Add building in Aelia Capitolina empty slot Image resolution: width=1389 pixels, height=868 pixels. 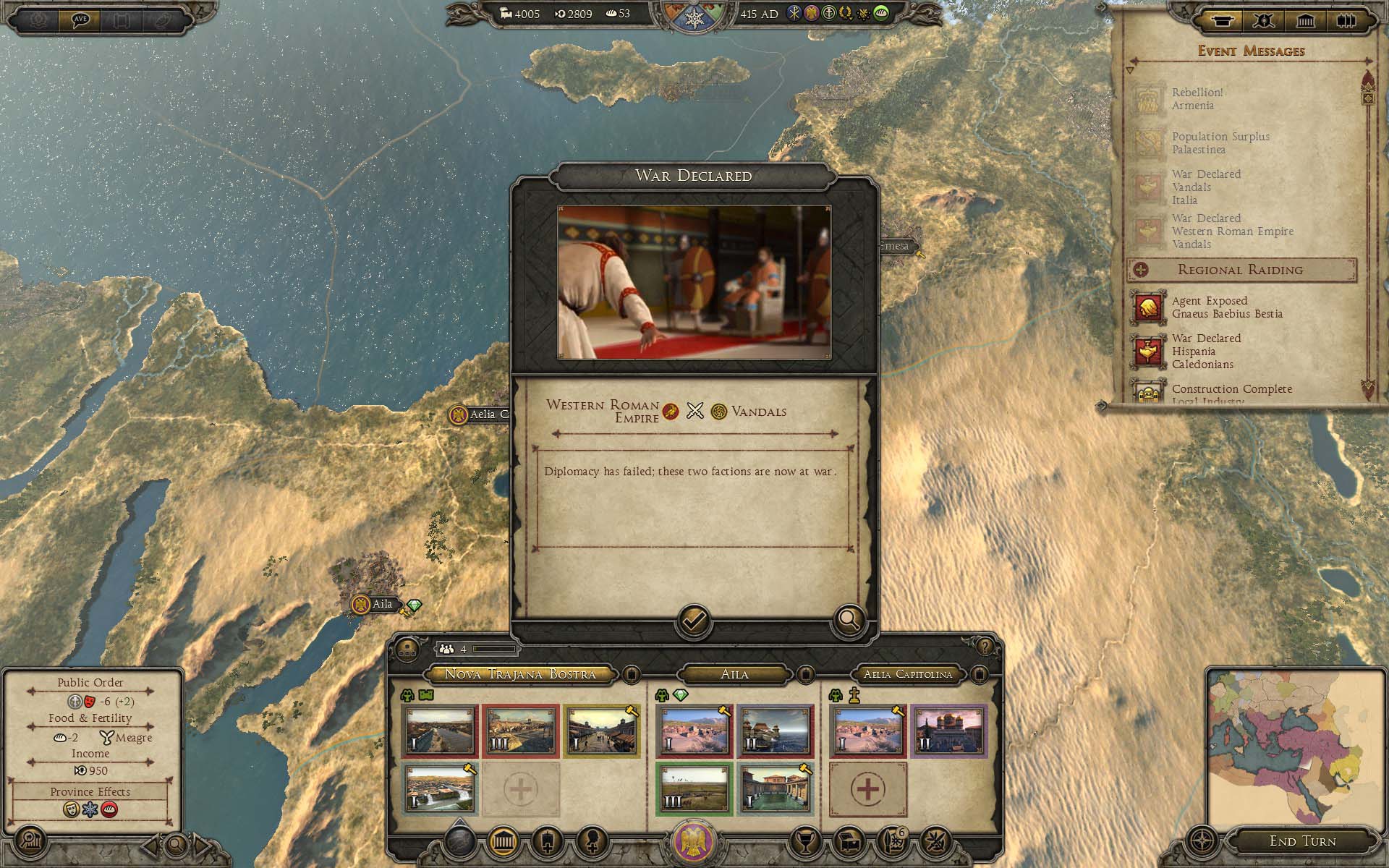[x=867, y=788]
